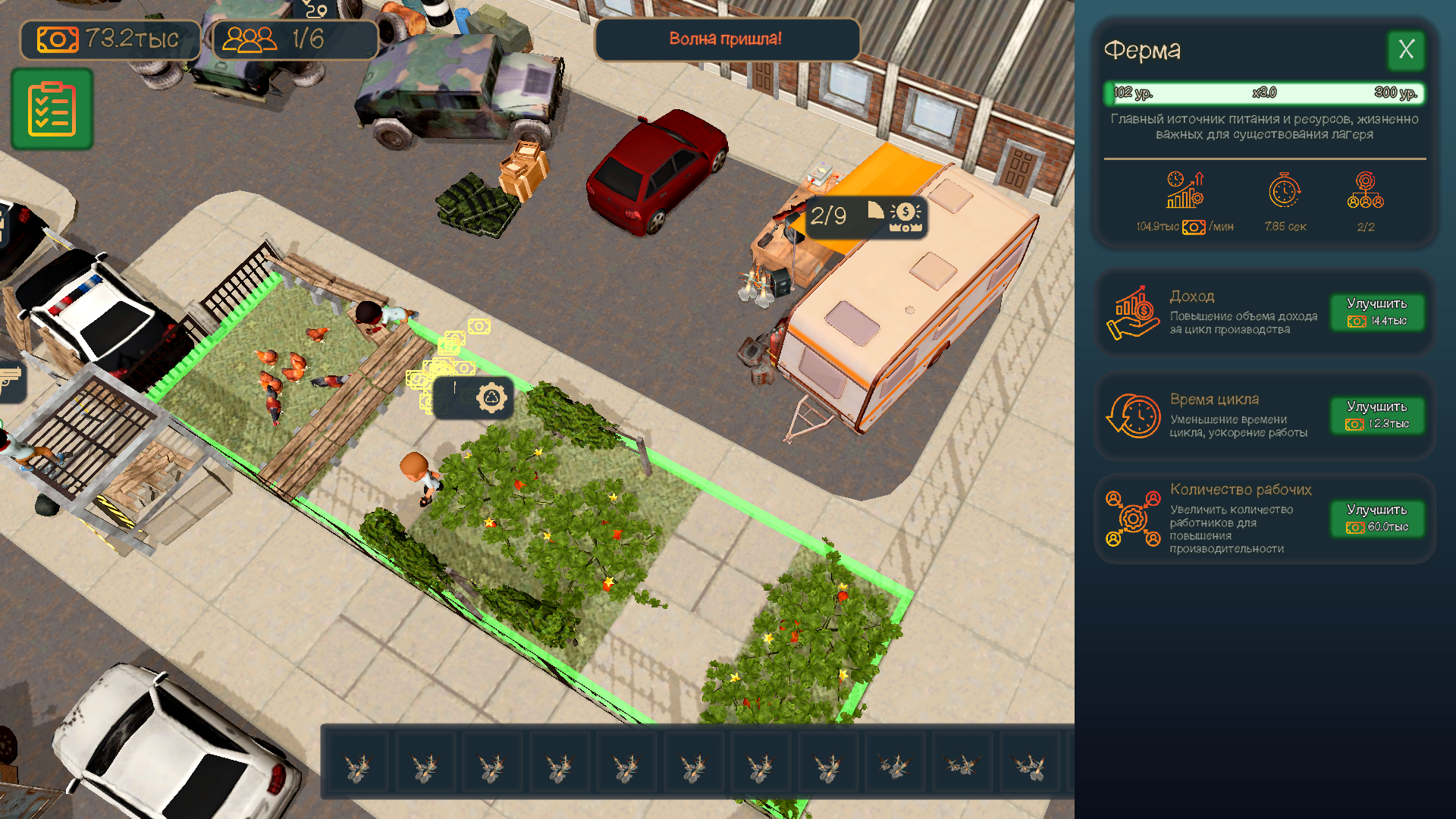Select the last weapon slot in the bottom bar
Screen dimensions: 1456x819
click(x=1030, y=762)
